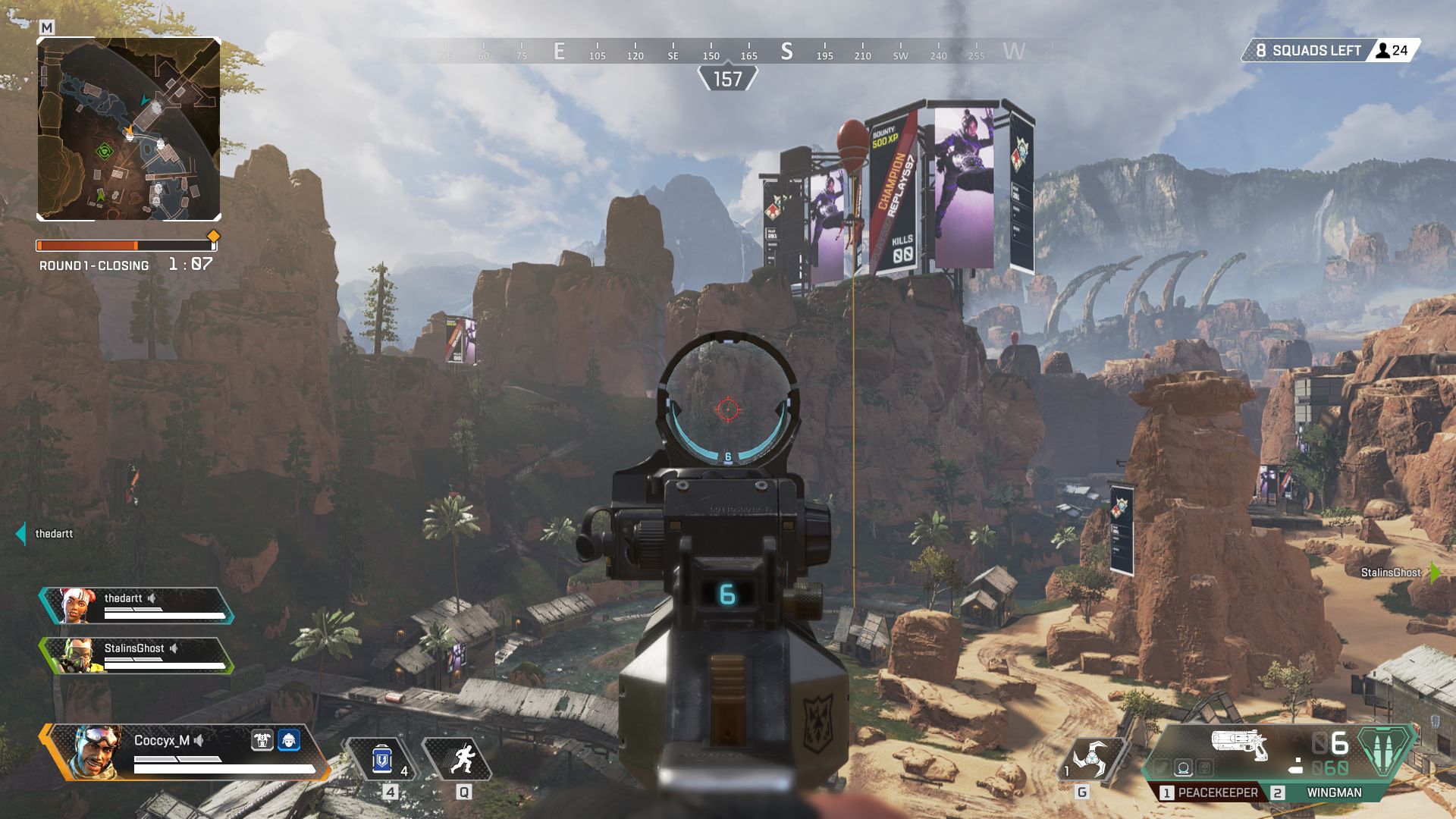Switch to the Wingman weapon tab
1456x819 pixels.
pyautogui.click(x=1333, y=792)
